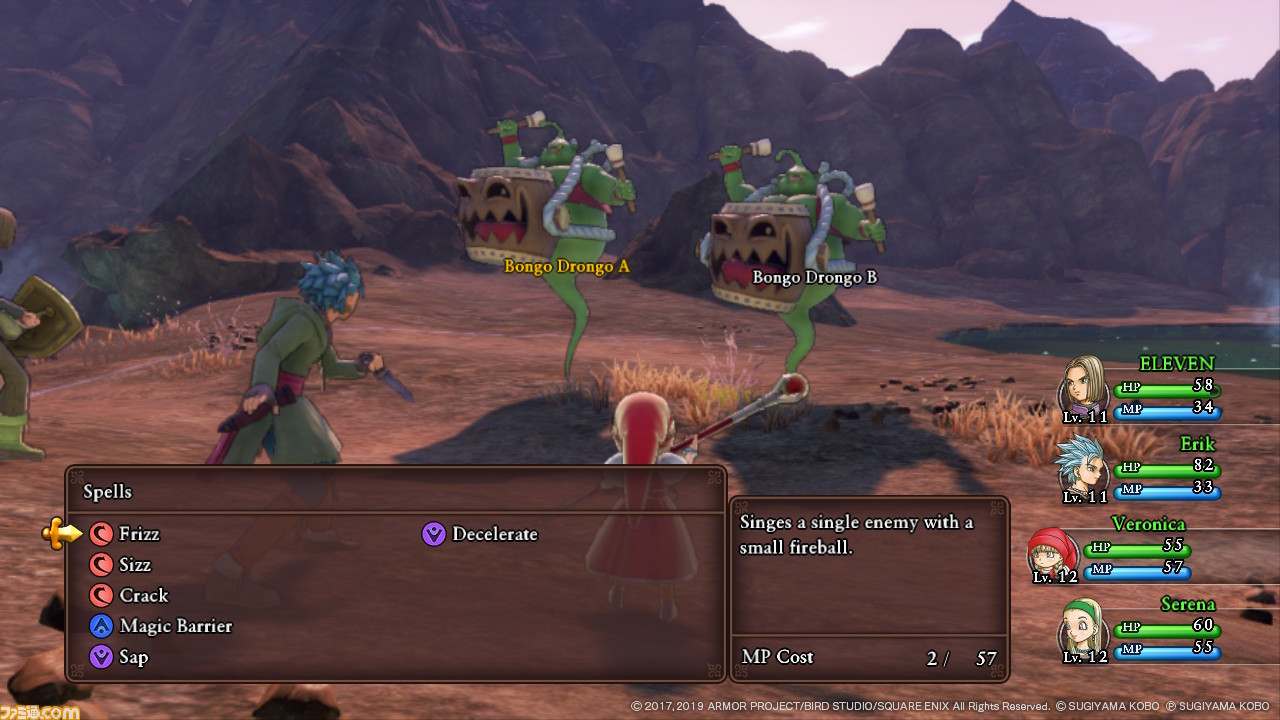Target the Bongo Drongo A name label
Viewport: 1280px width, 720px height.
click(x=567, y=266)
